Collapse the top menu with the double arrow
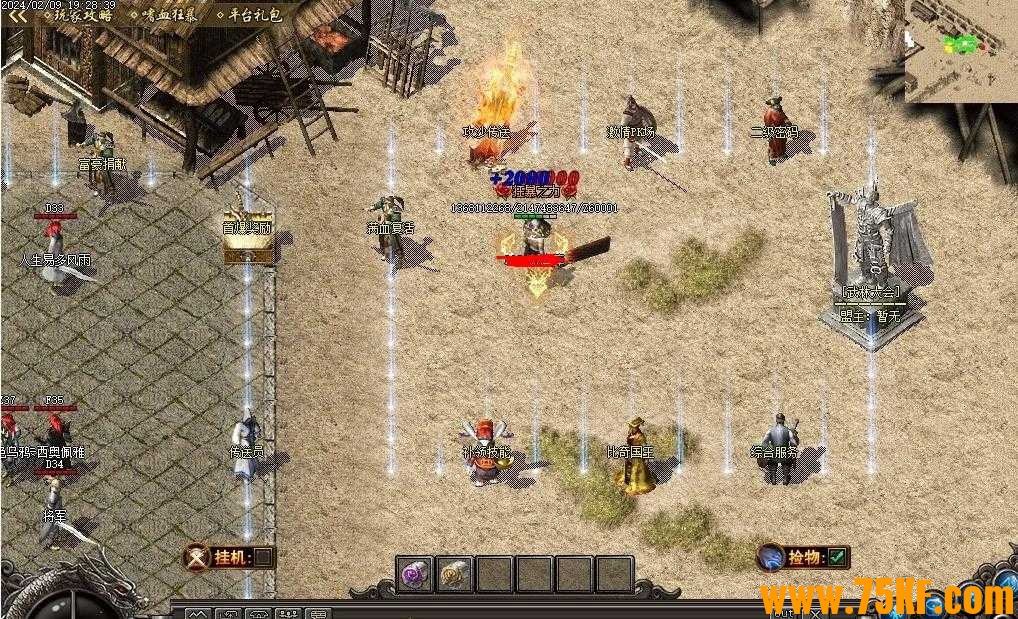 pyautogui.click(x=18, y=16)
